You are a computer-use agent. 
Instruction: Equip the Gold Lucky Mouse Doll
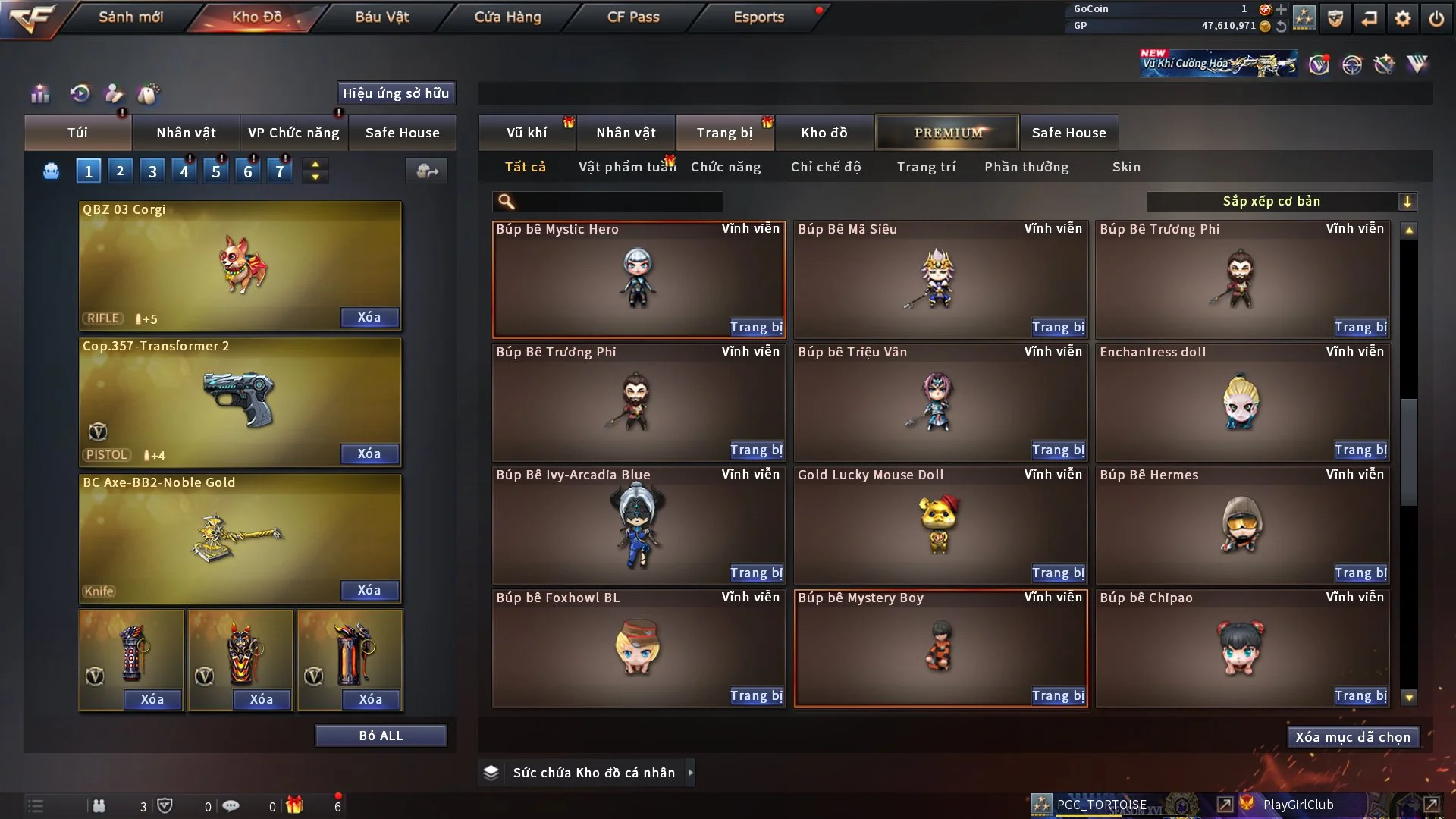point(1058,573)
